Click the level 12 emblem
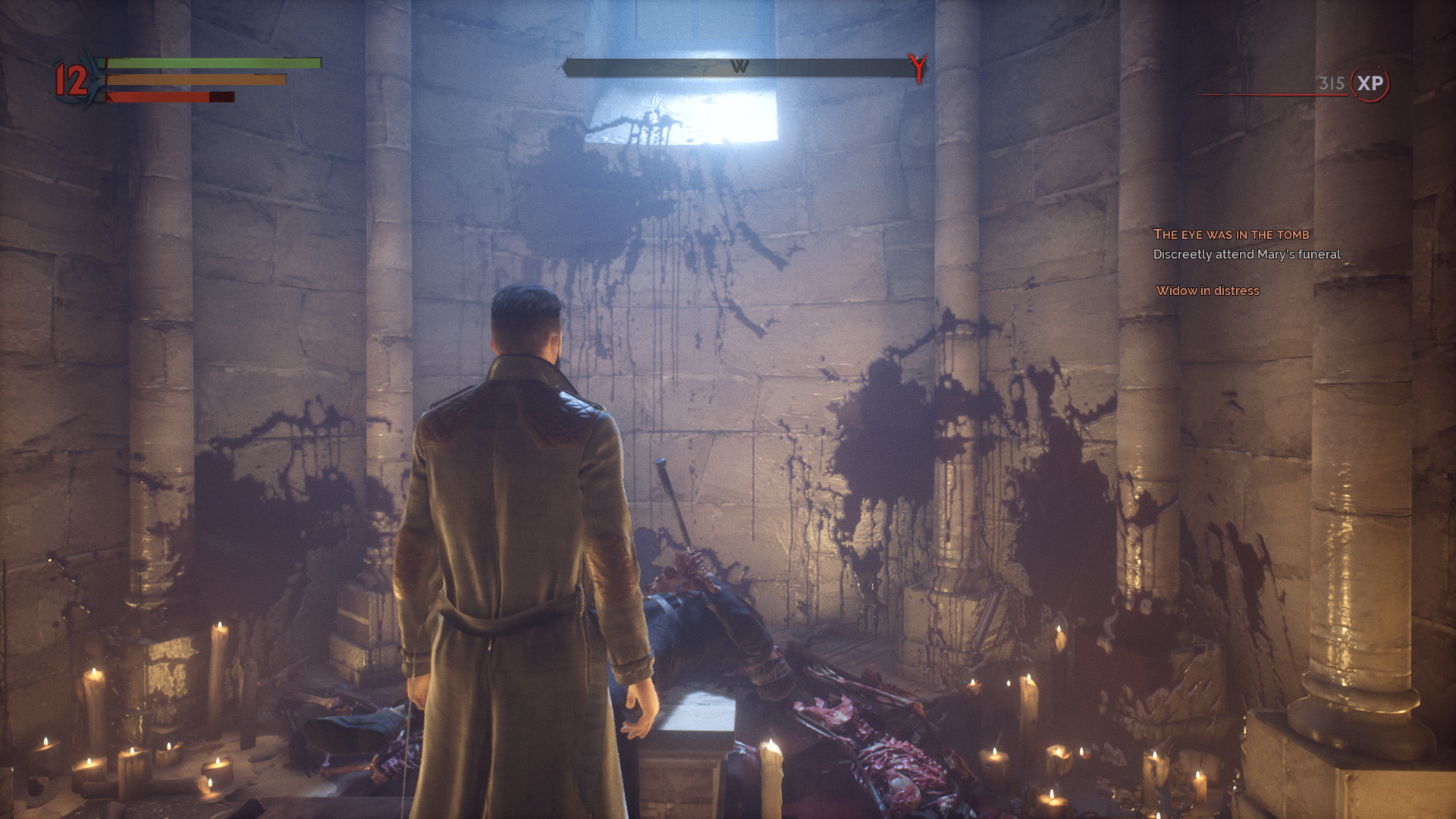1456x819 pixels. click(72, 80)
